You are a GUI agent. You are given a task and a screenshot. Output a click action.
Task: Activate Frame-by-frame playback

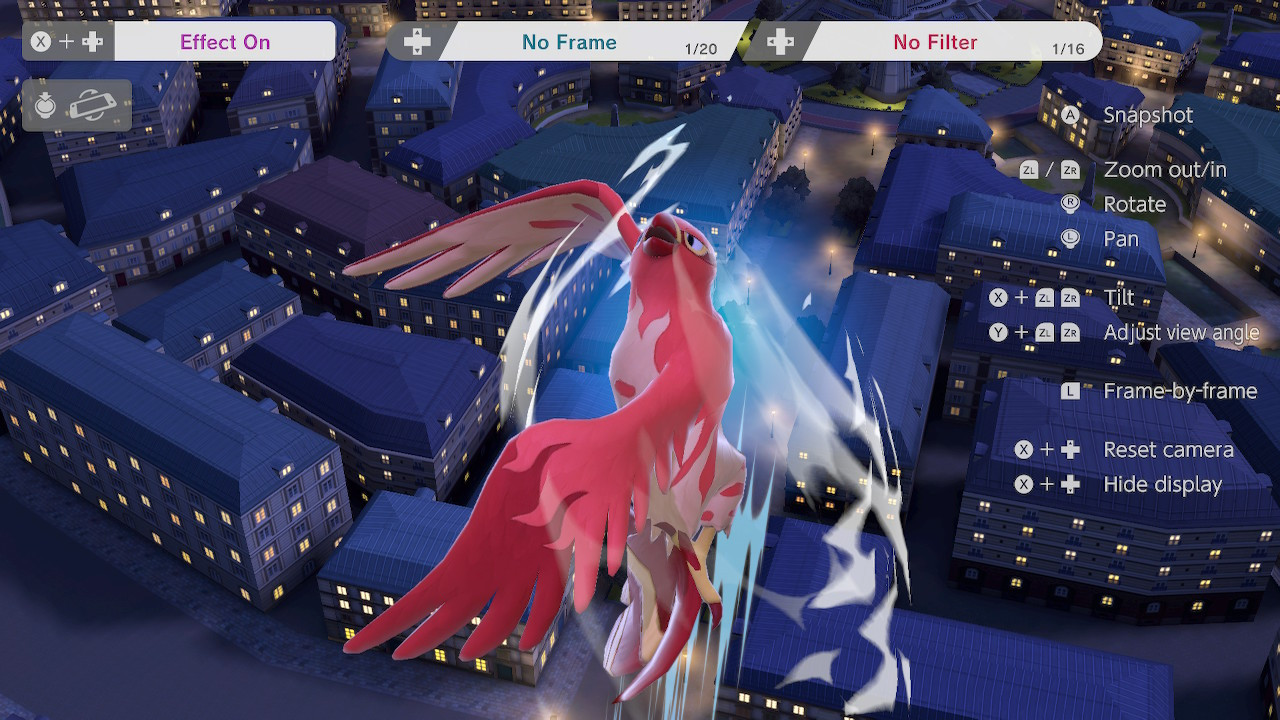(x=1182, y=391)
